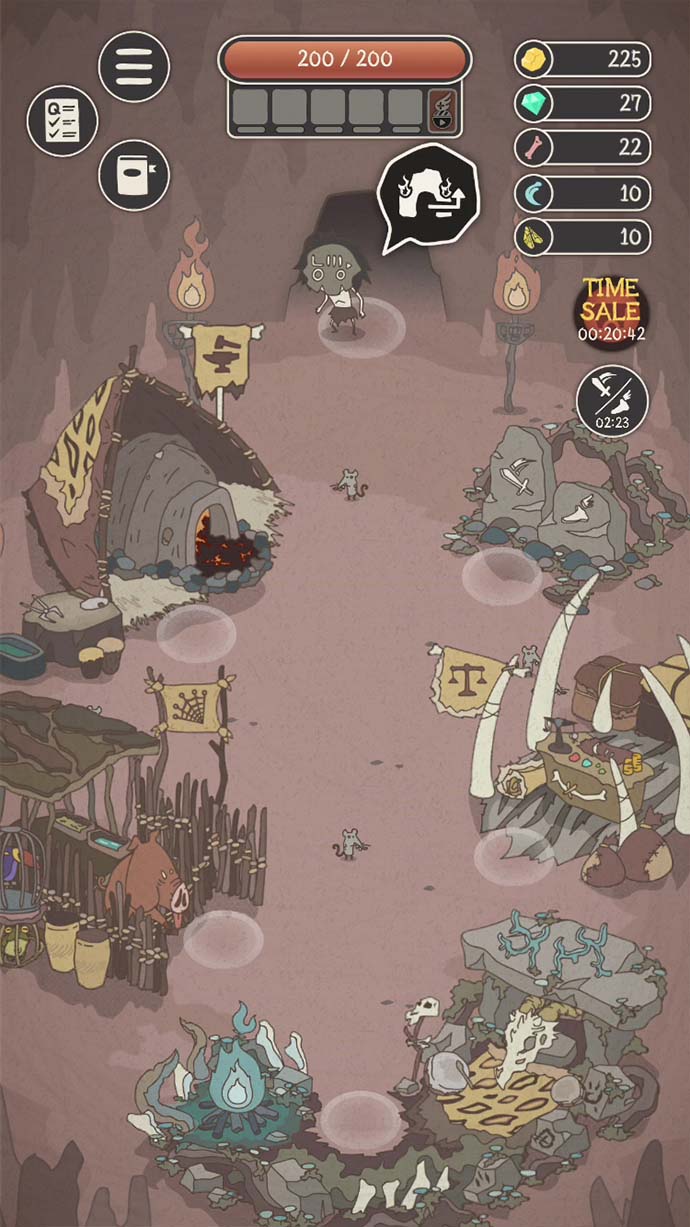This screenshot has width=690, height=1227.
Task: Select the green gem currency counter
Action: pos(583,103)
